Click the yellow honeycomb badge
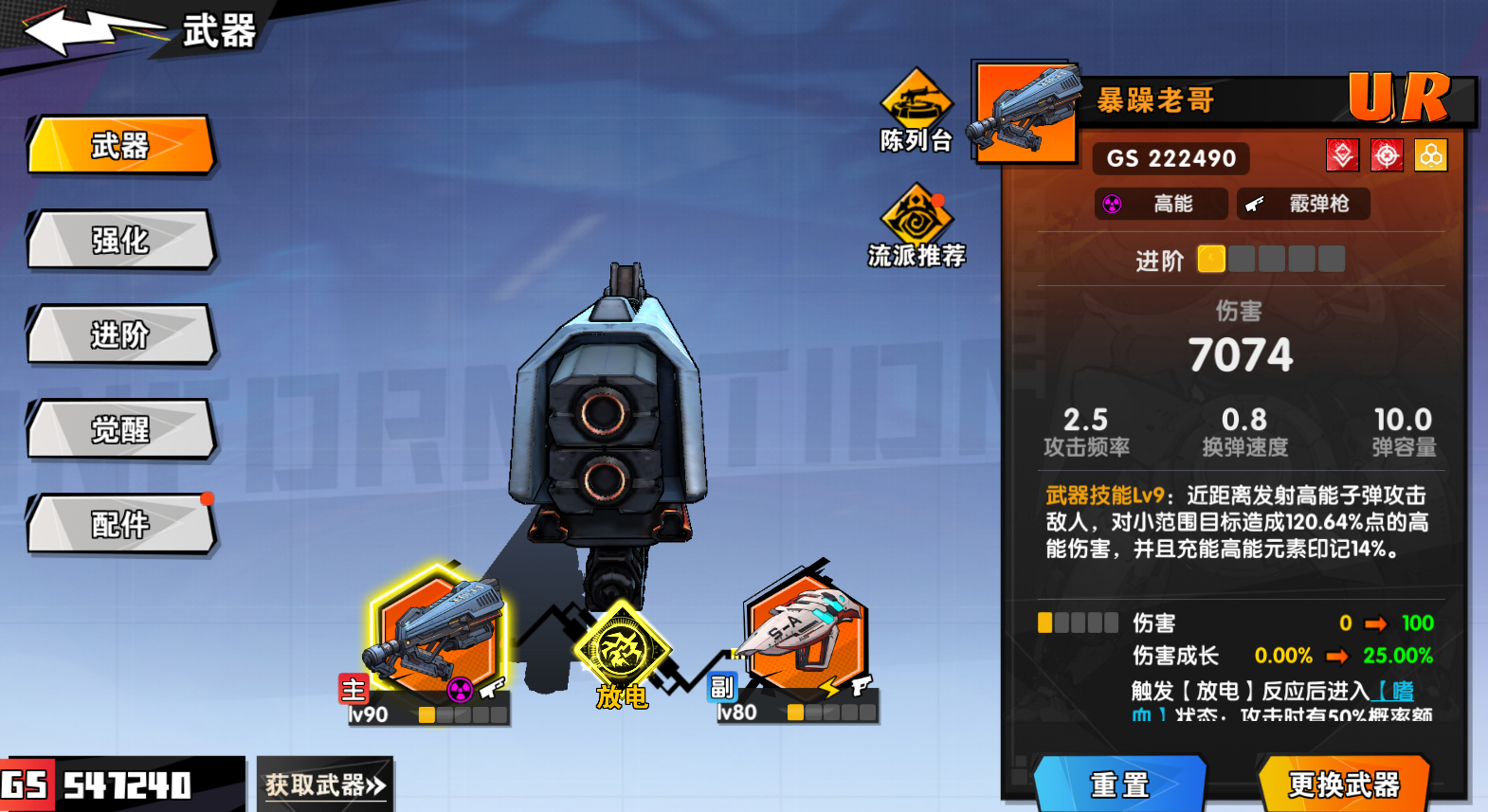 [1431, 154]
